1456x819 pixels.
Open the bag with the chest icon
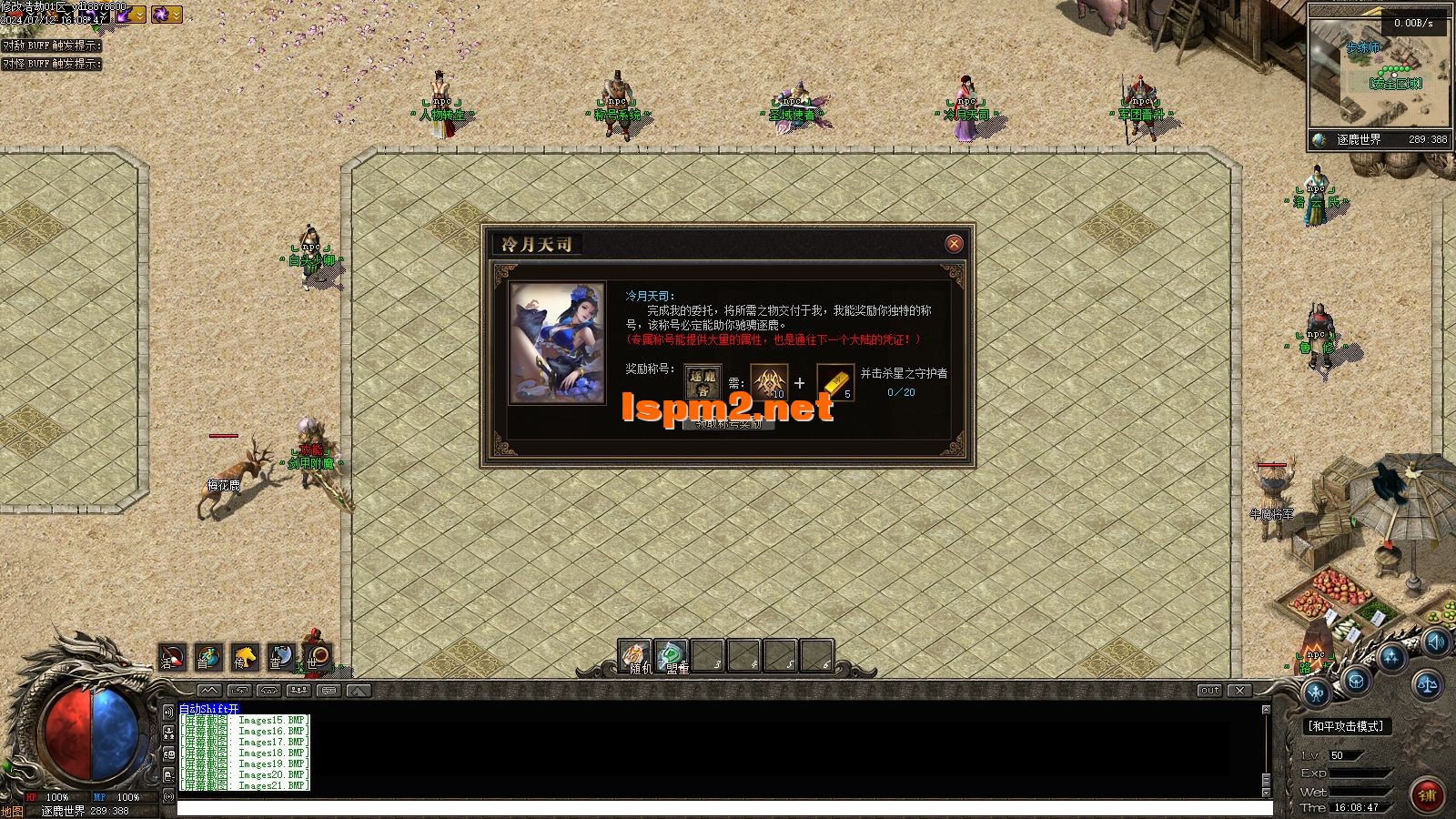(x=1356, y=680)
